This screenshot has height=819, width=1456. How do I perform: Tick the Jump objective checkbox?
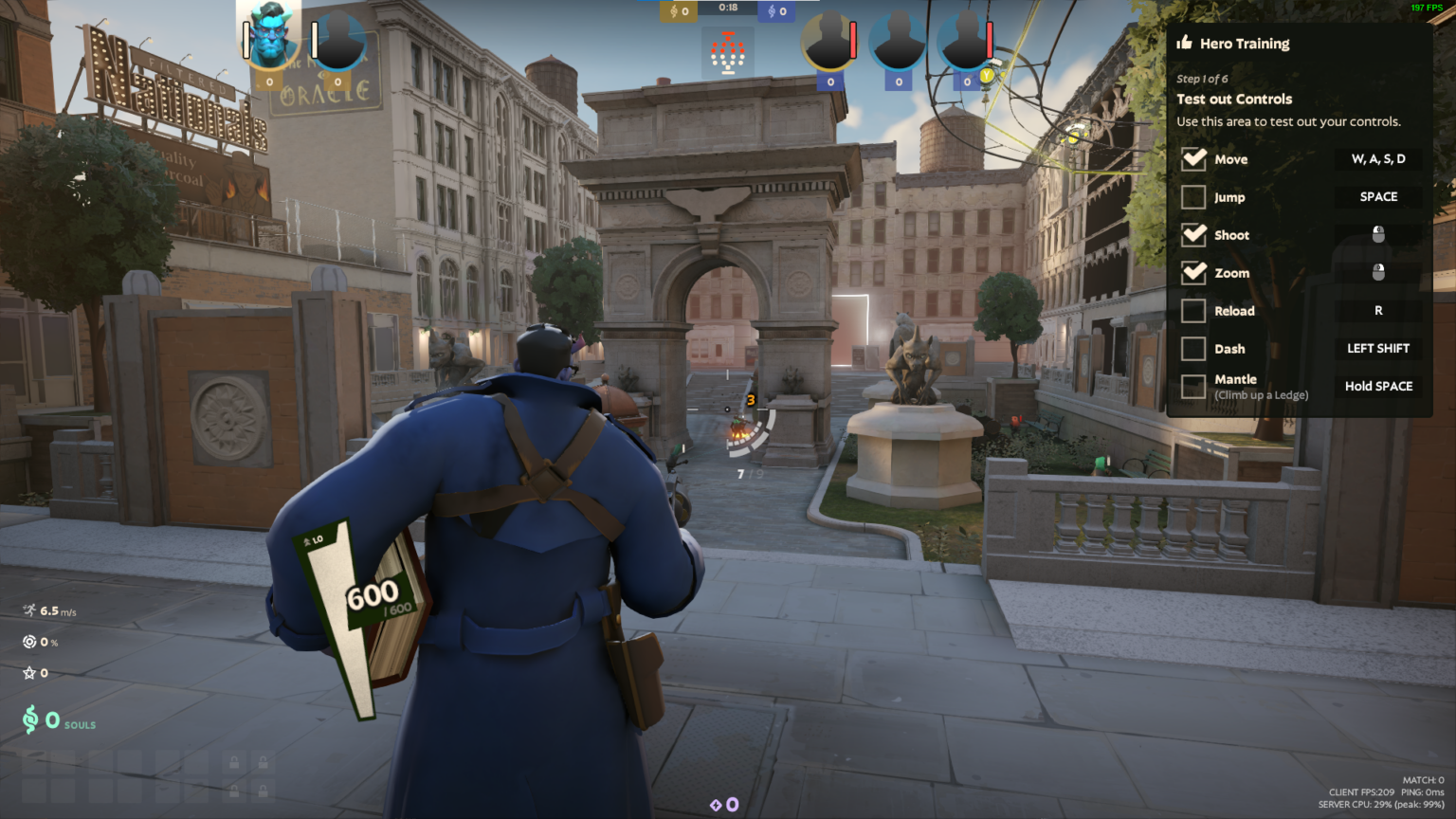pyautogui.click(x=1193, y=197)
